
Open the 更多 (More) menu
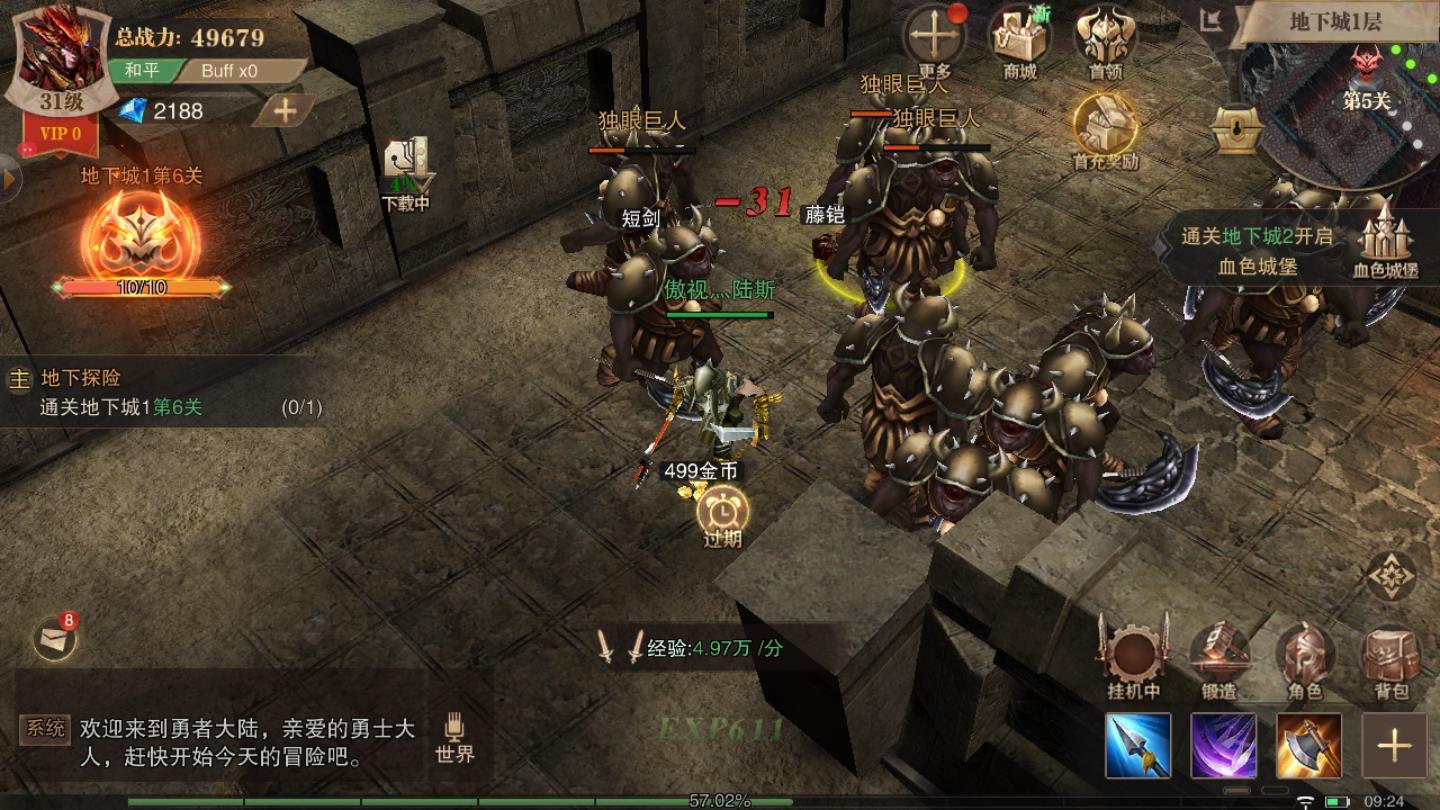pos(934,38)
